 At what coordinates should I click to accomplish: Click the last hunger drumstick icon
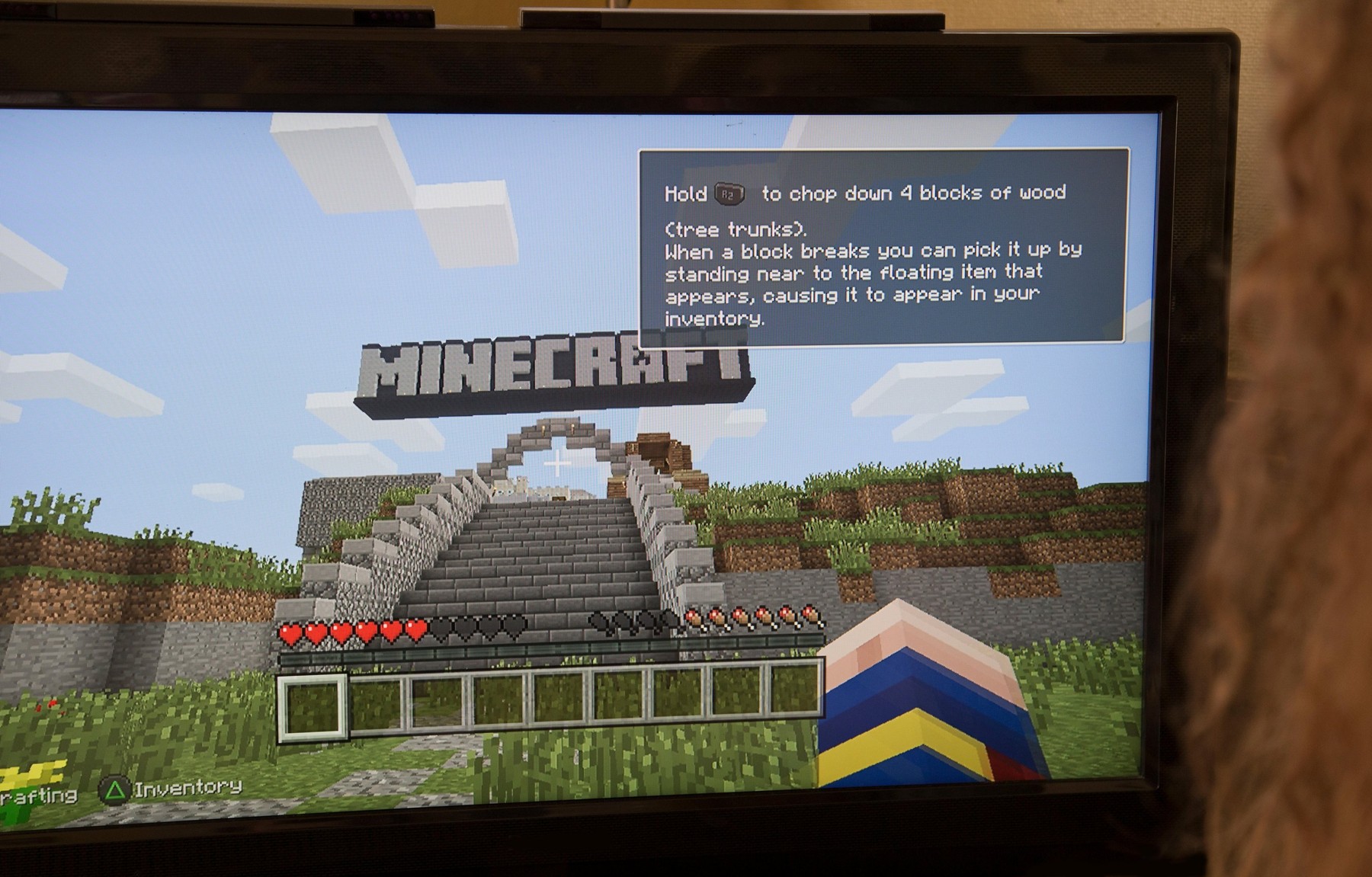[x=809, y=616]
